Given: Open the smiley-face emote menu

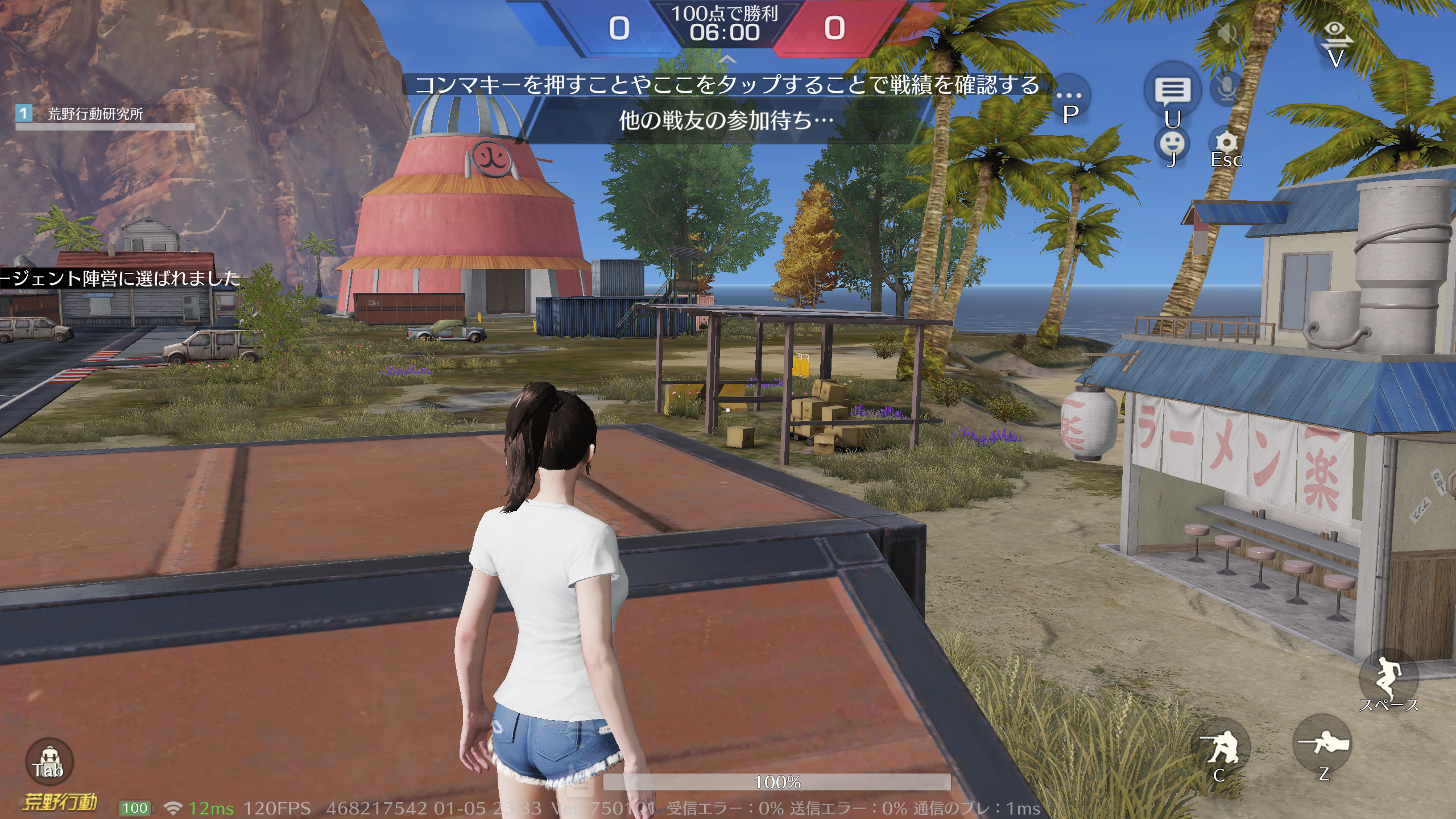Looking at the screenshot, I should point(1172,144).
